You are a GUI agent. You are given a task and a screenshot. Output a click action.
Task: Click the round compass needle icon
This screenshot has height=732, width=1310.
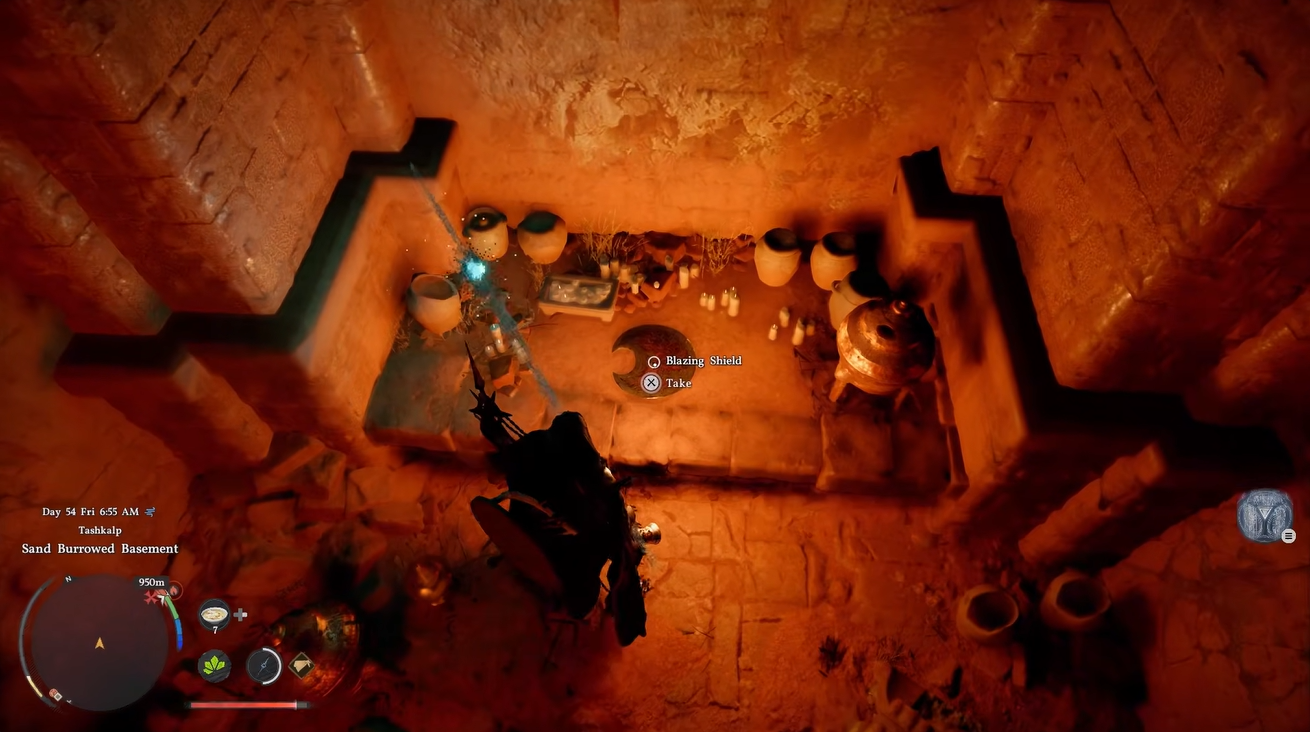[264, 666]
